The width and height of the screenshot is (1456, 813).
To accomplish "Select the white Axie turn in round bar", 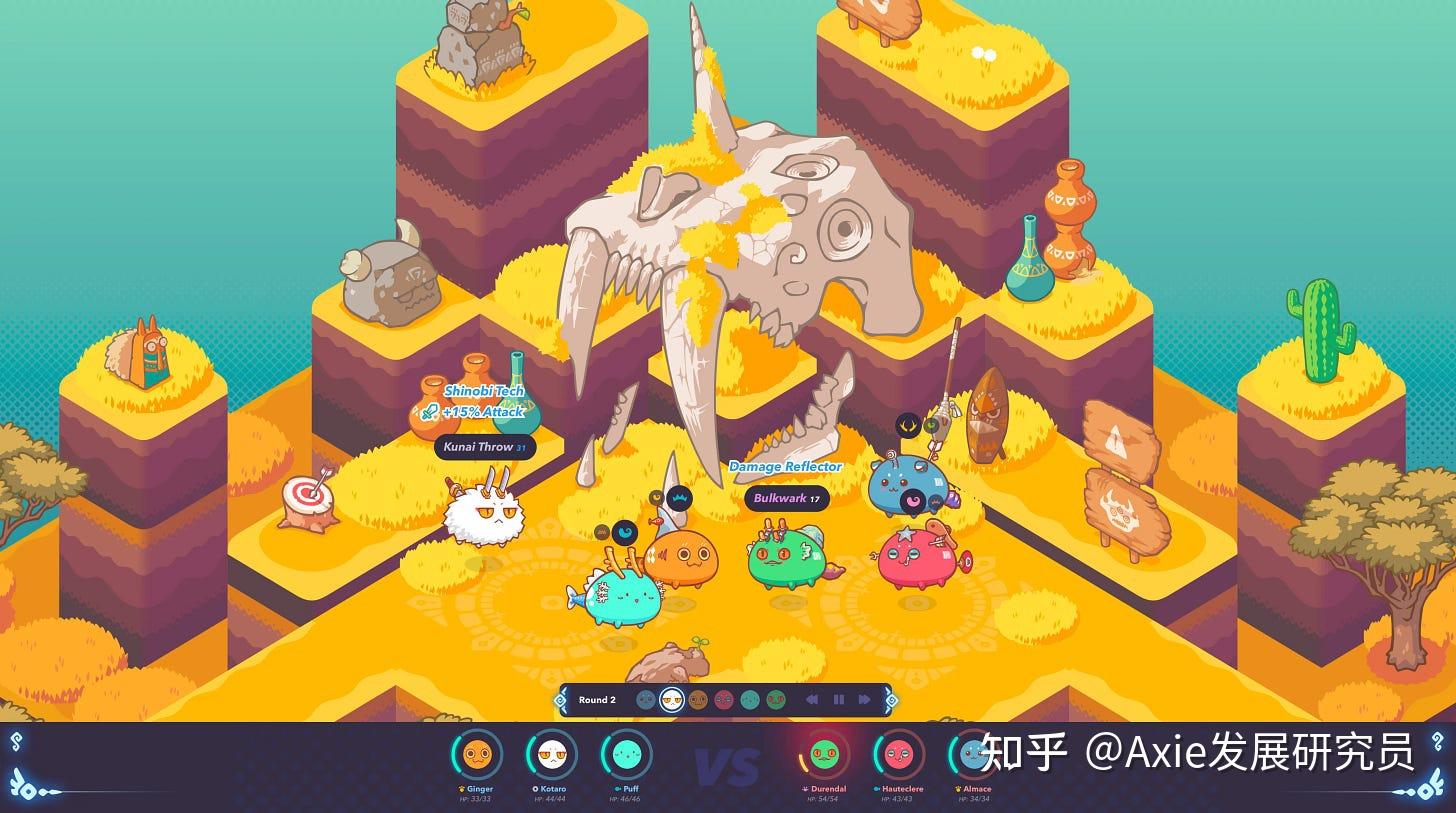I will coord(672,700).
